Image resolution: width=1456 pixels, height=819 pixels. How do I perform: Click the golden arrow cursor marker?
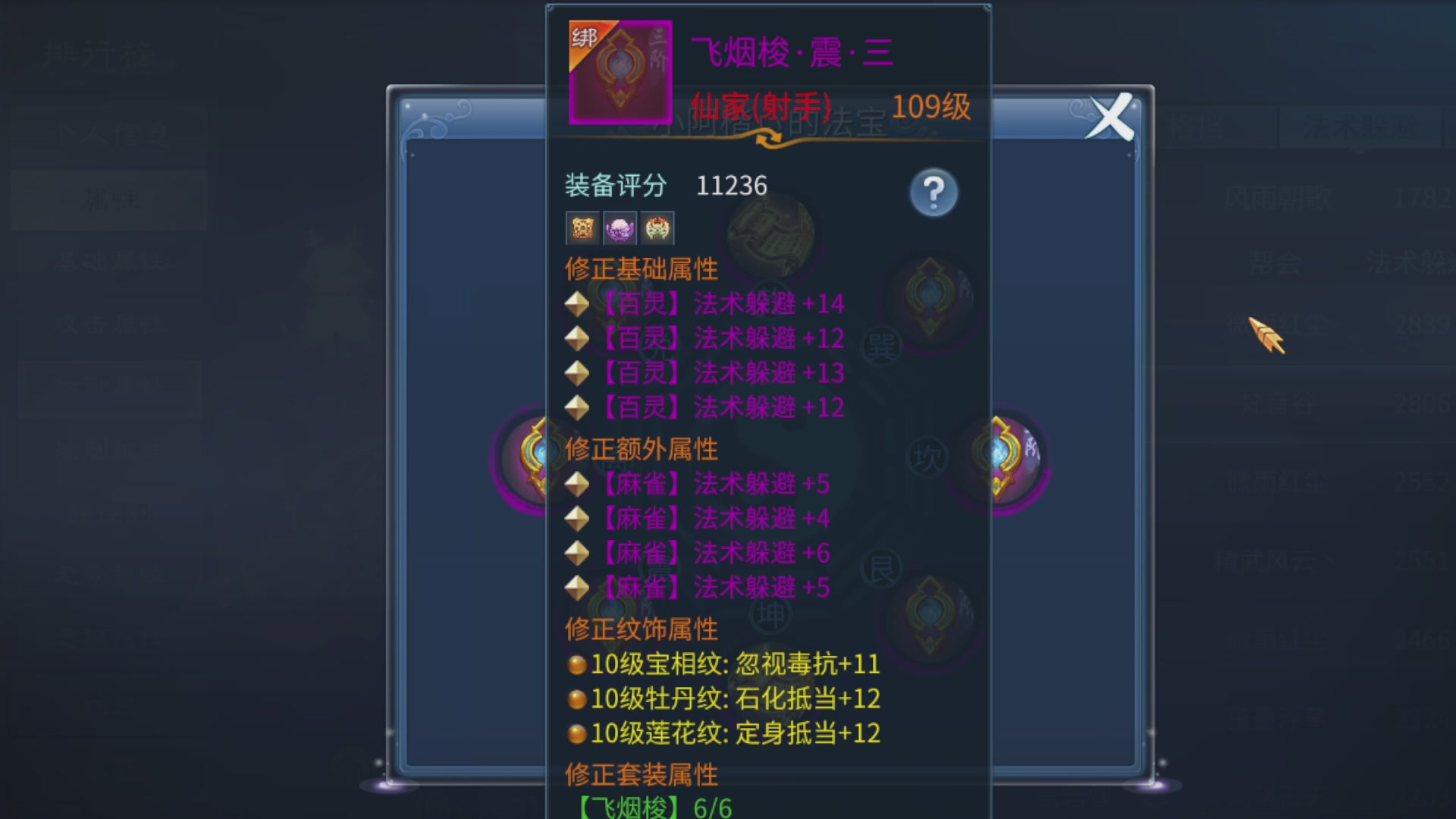pos(1265,334)
